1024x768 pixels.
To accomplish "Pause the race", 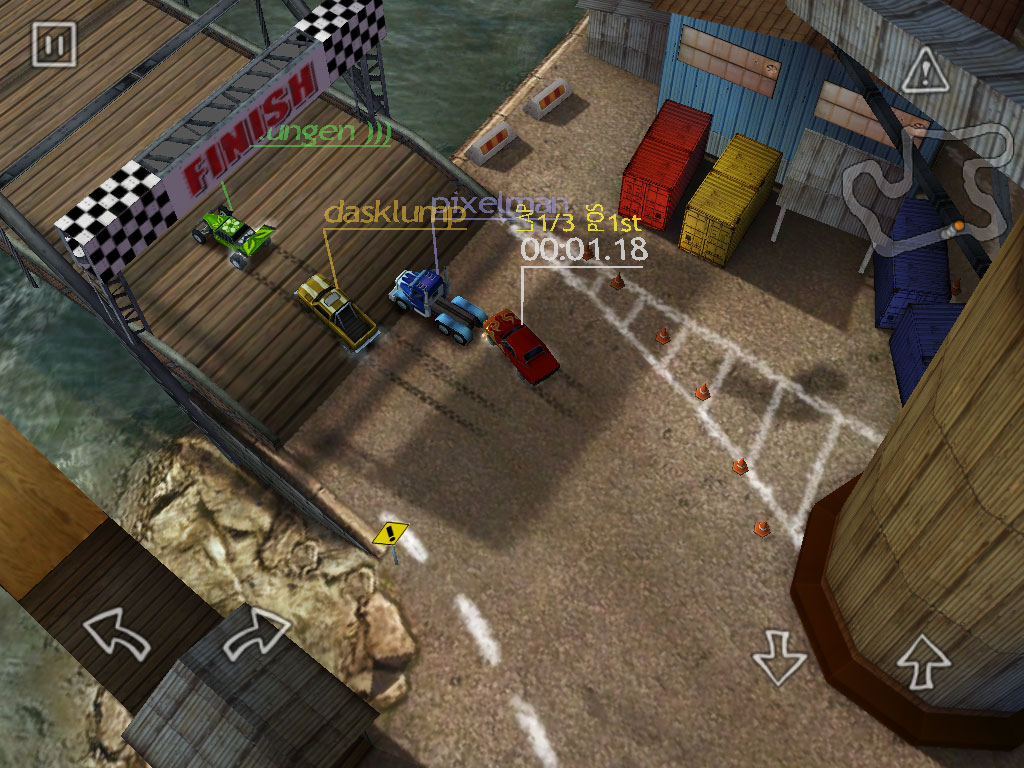I will tap(53, 45).
